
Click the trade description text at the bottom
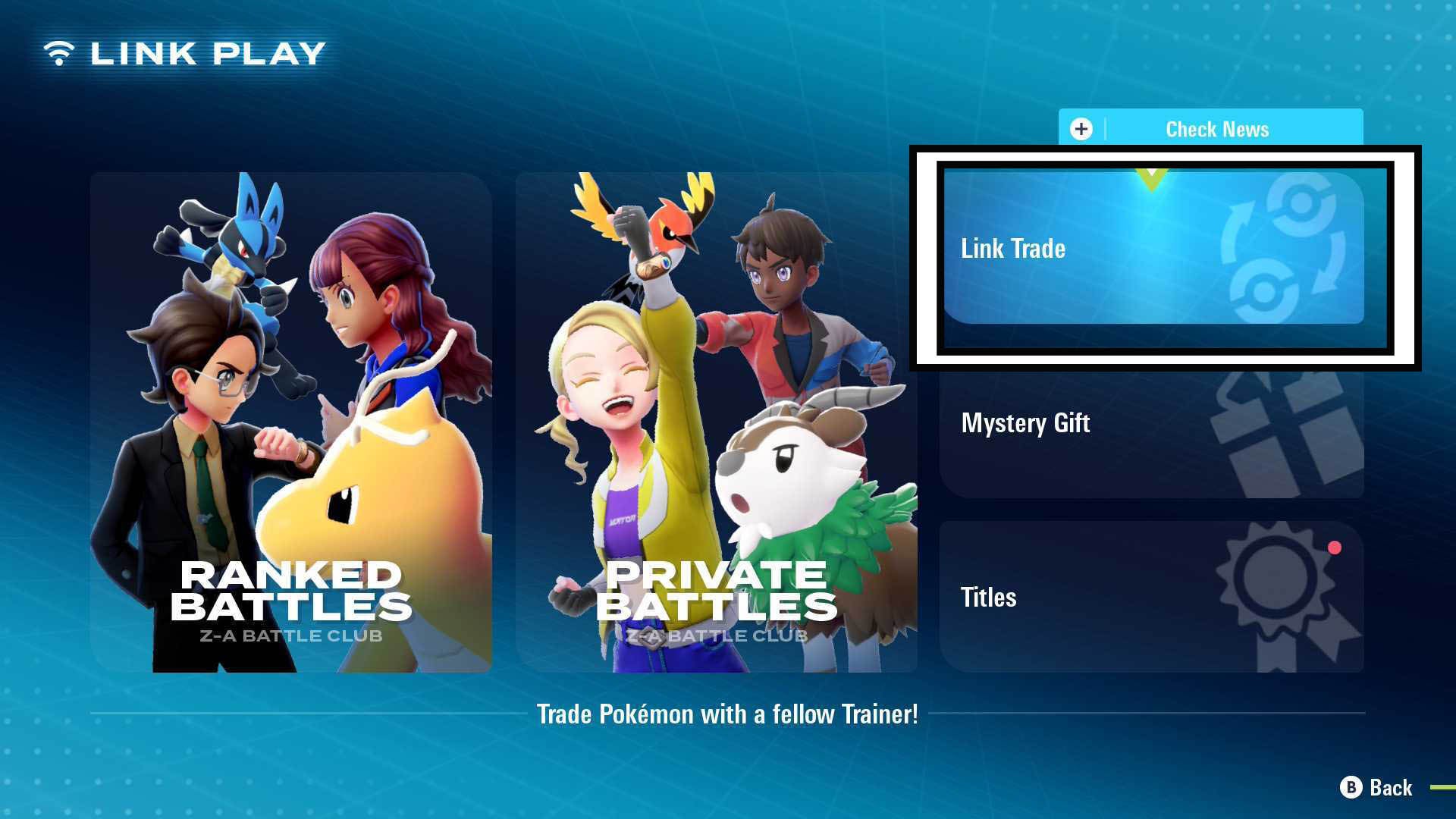point(728,714)
